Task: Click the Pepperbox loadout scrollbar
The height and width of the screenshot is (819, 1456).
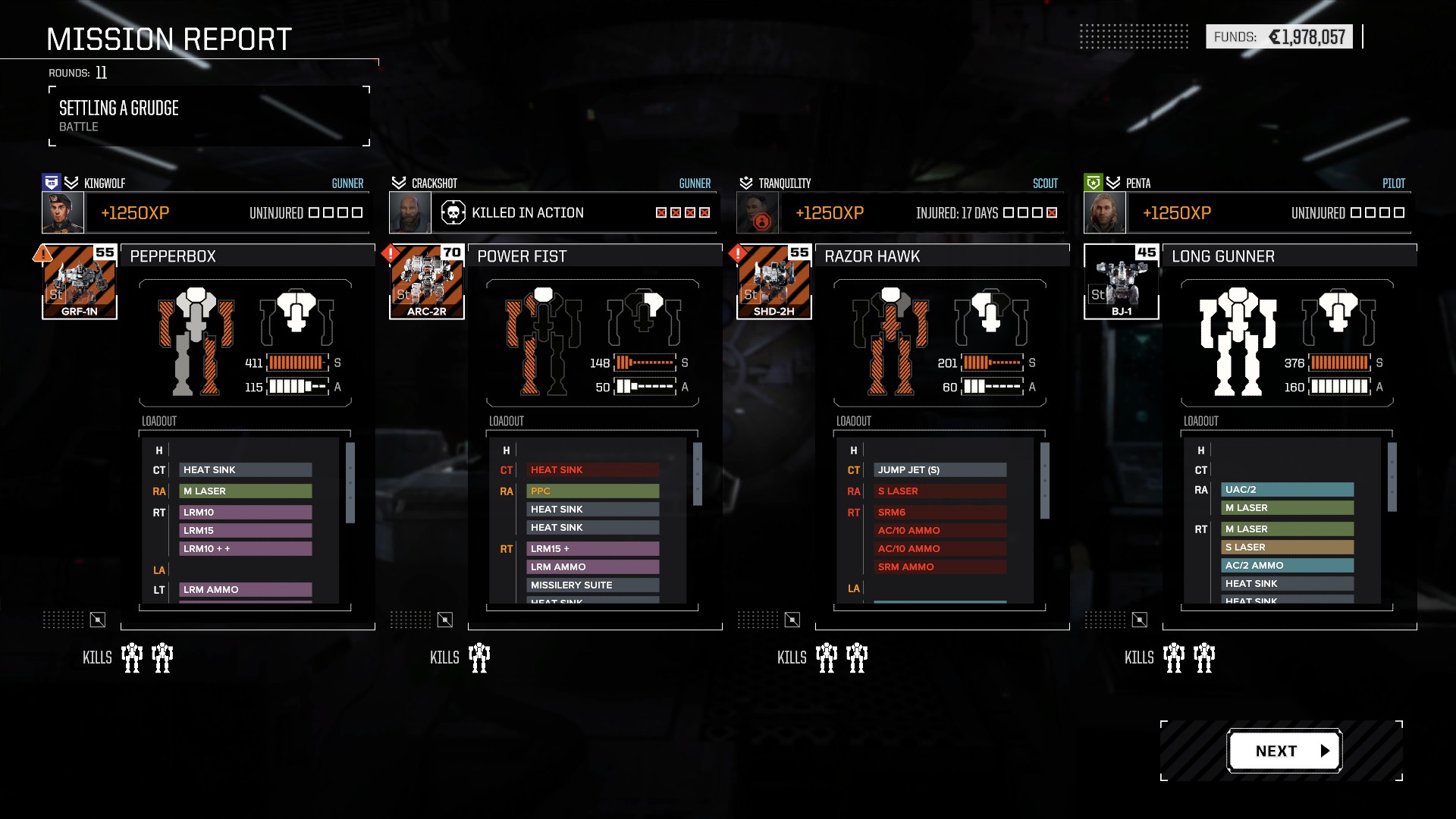Action: coord(350,483)
